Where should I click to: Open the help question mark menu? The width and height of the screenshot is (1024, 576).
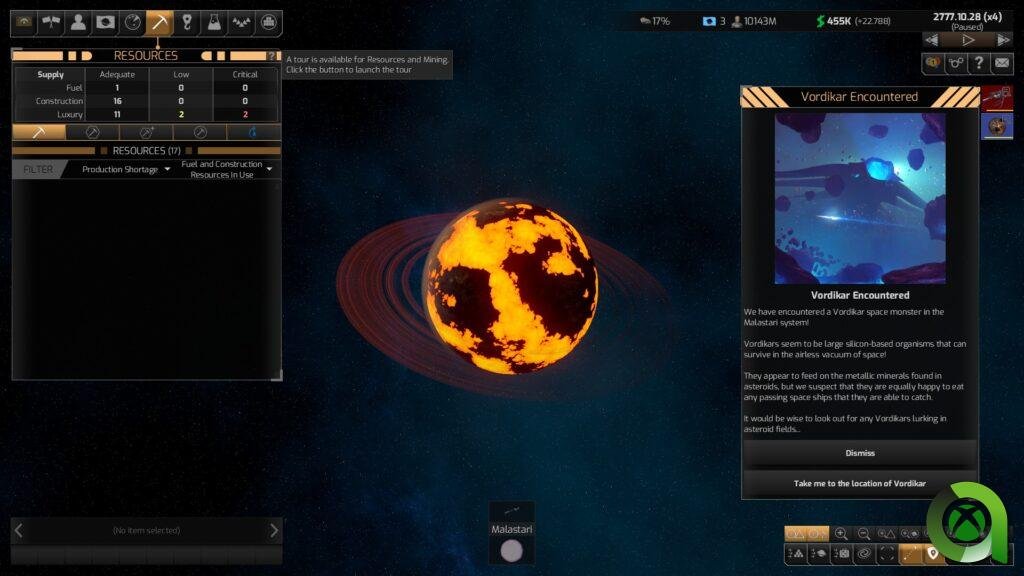[x=979, y=63]
